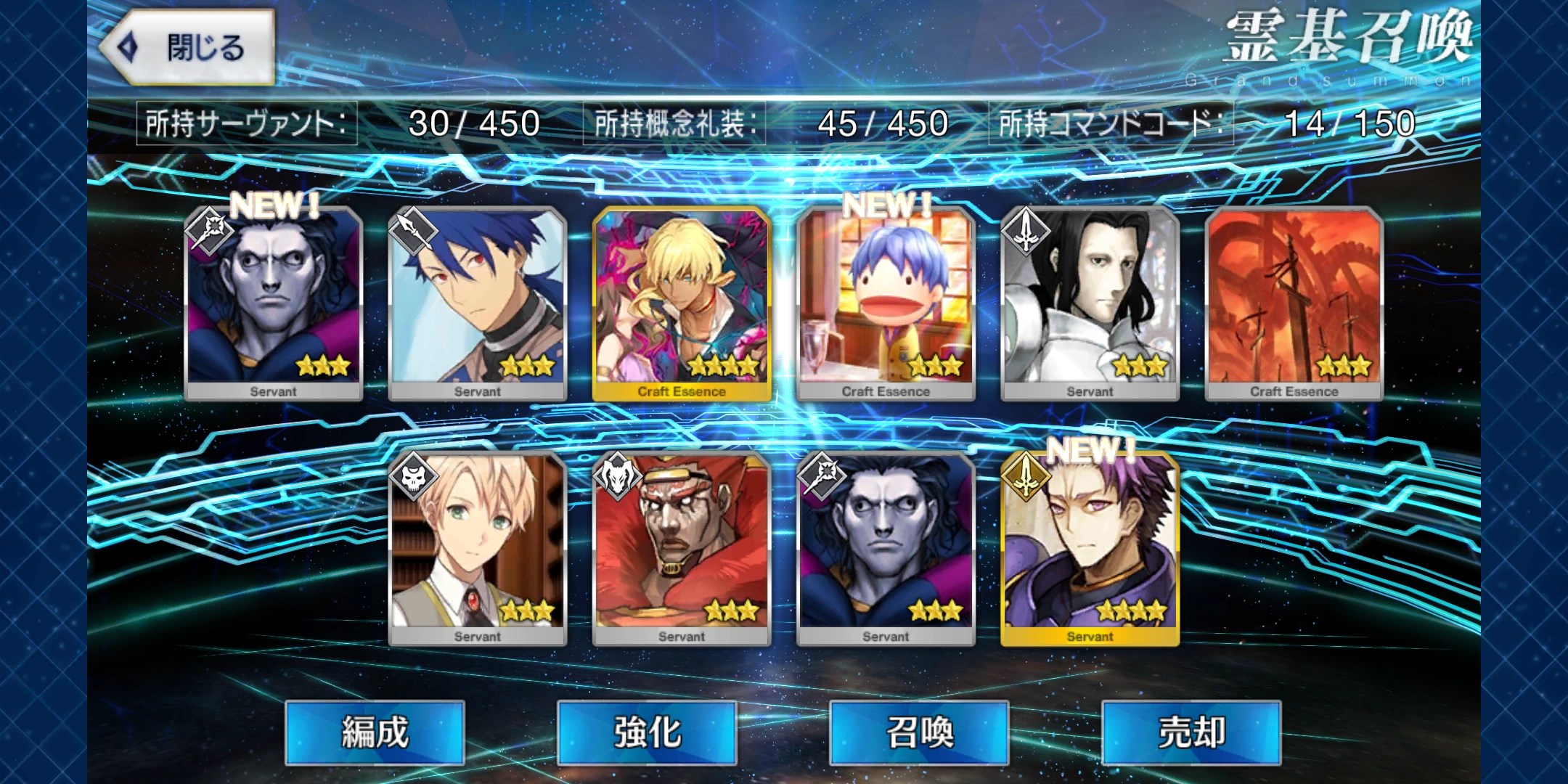View the red swords Craft Essence card

(1294, 302)
